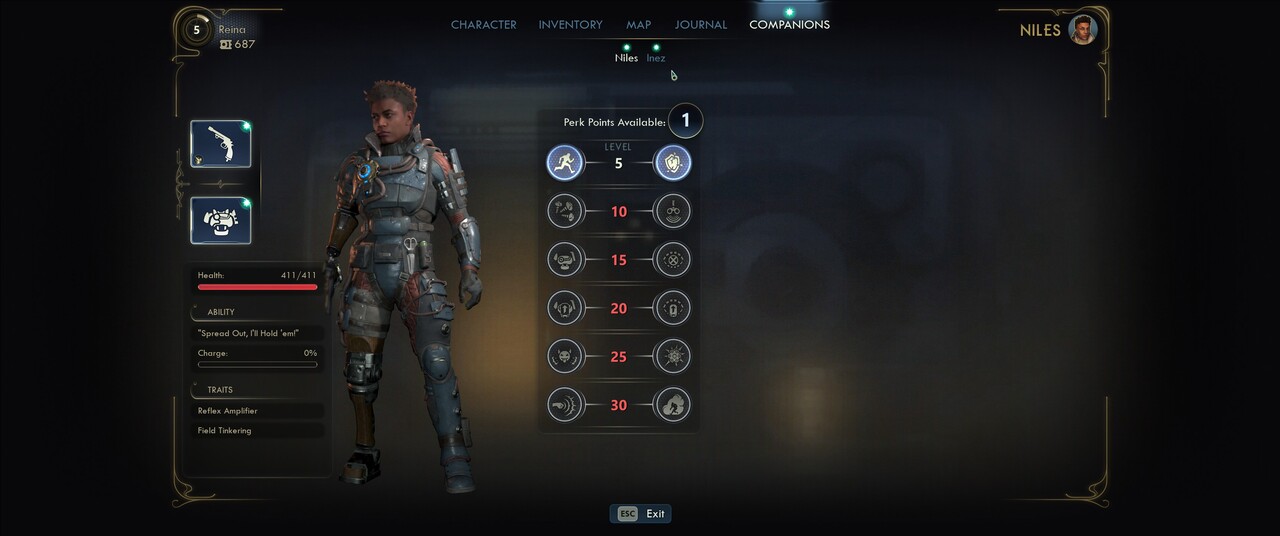1280x536 pixels.
Task: Select the level 30 dust cloud perk
Action: click(673, 405)
